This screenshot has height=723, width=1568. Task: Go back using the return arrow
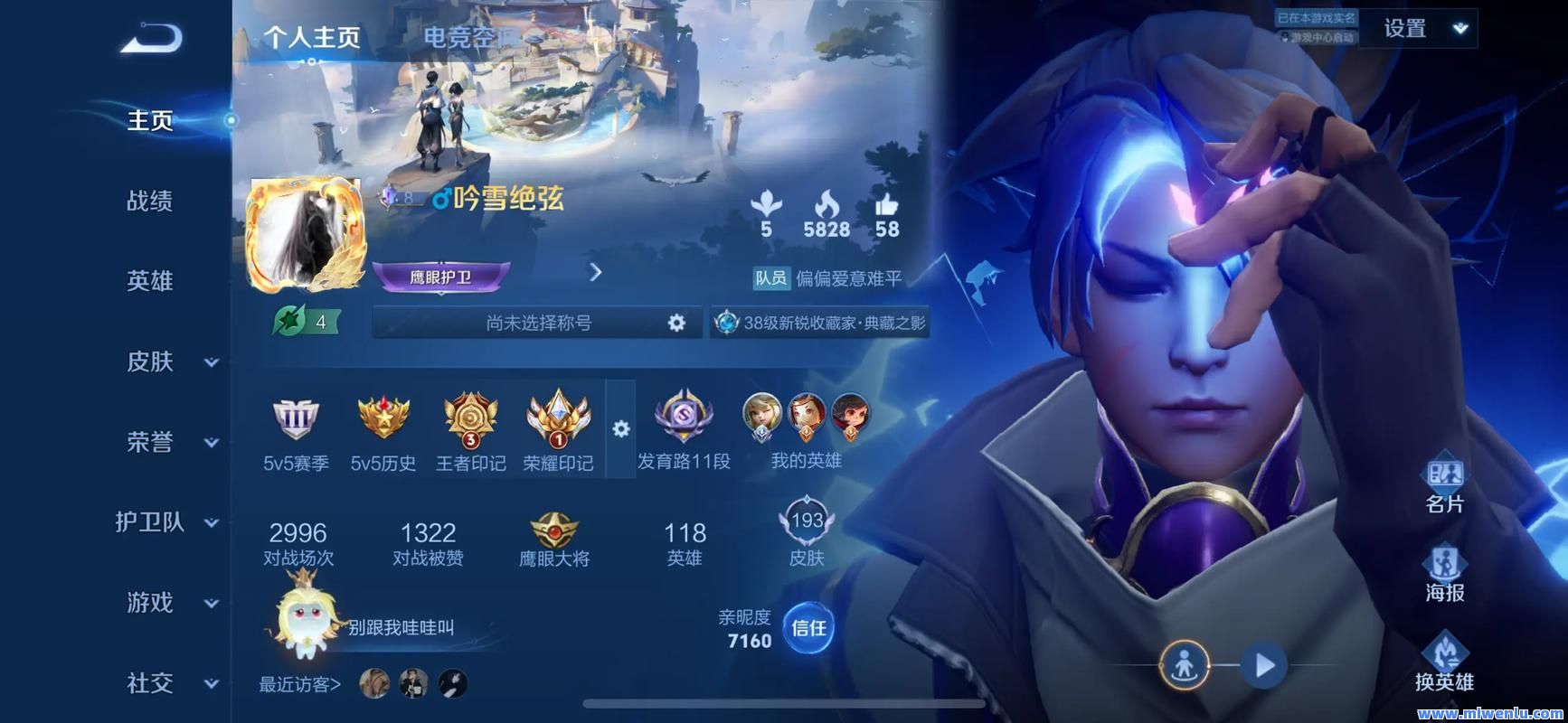click(x=151, y=39)
